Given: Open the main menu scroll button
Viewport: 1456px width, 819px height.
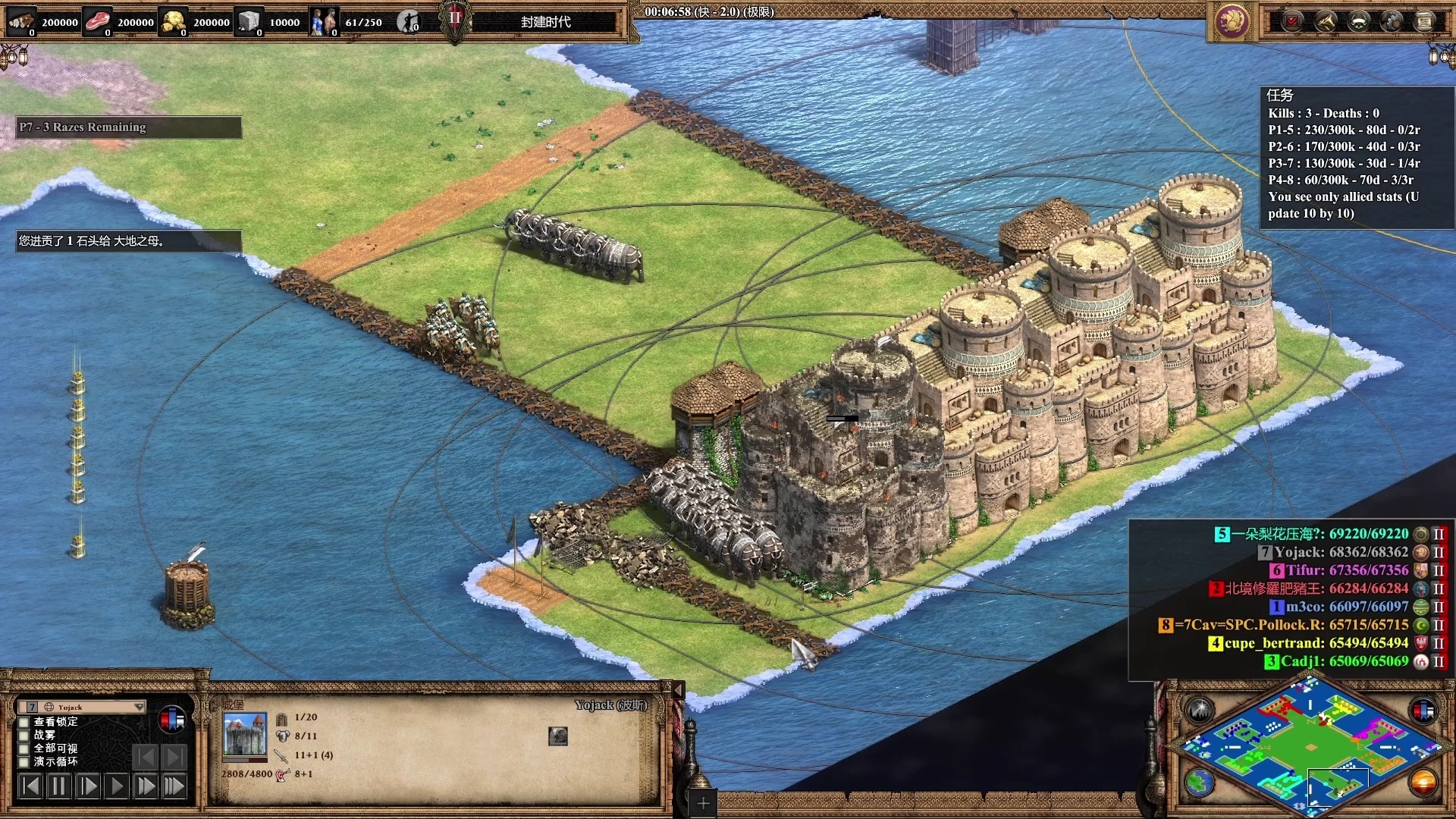Looking at the screenshot, I should coord(1425,21).
